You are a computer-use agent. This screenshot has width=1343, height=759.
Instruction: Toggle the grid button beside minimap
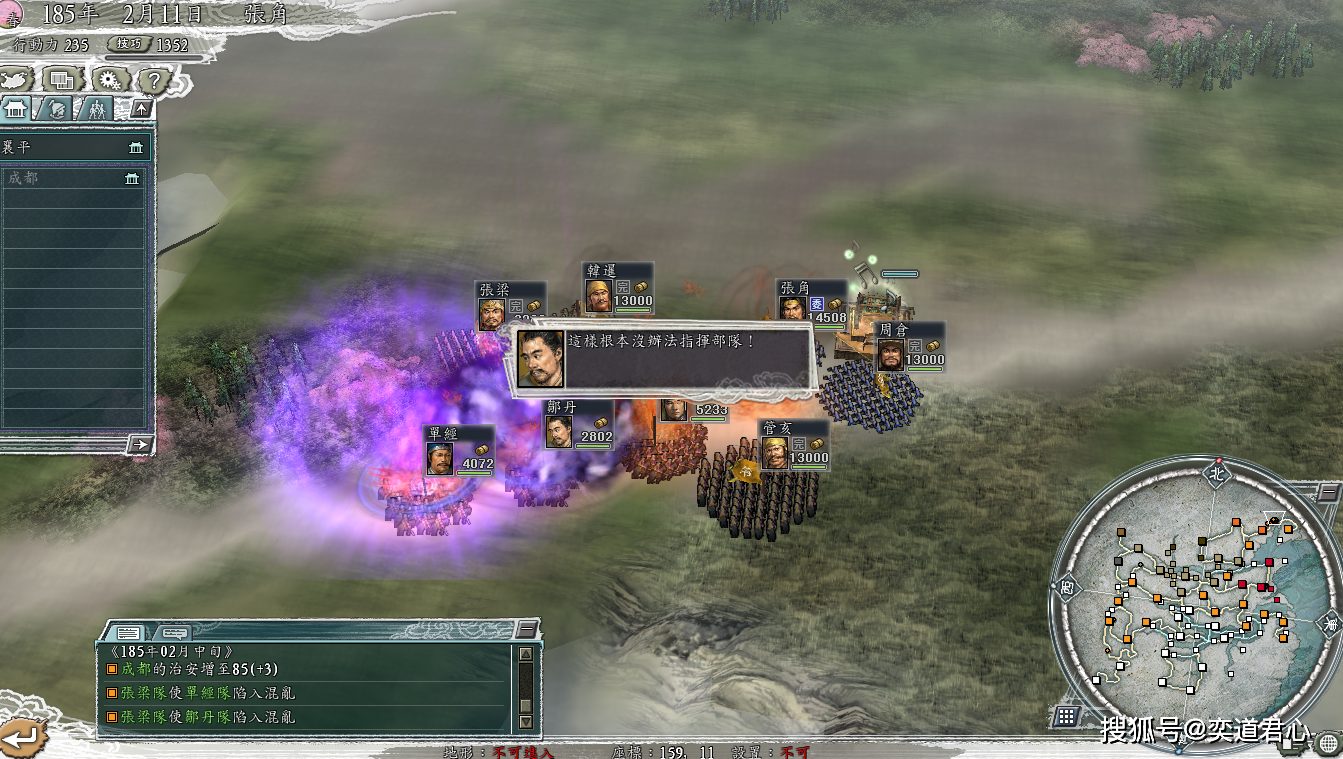pyautogui.click(x=1067, y=716)
